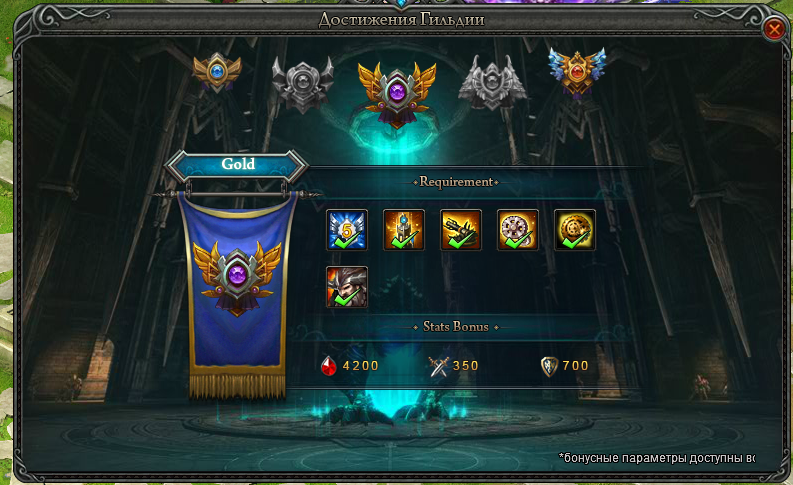Close the guild achievements window
The width and height of the screenshot is (793, 485).
click(x=773, y=29)
